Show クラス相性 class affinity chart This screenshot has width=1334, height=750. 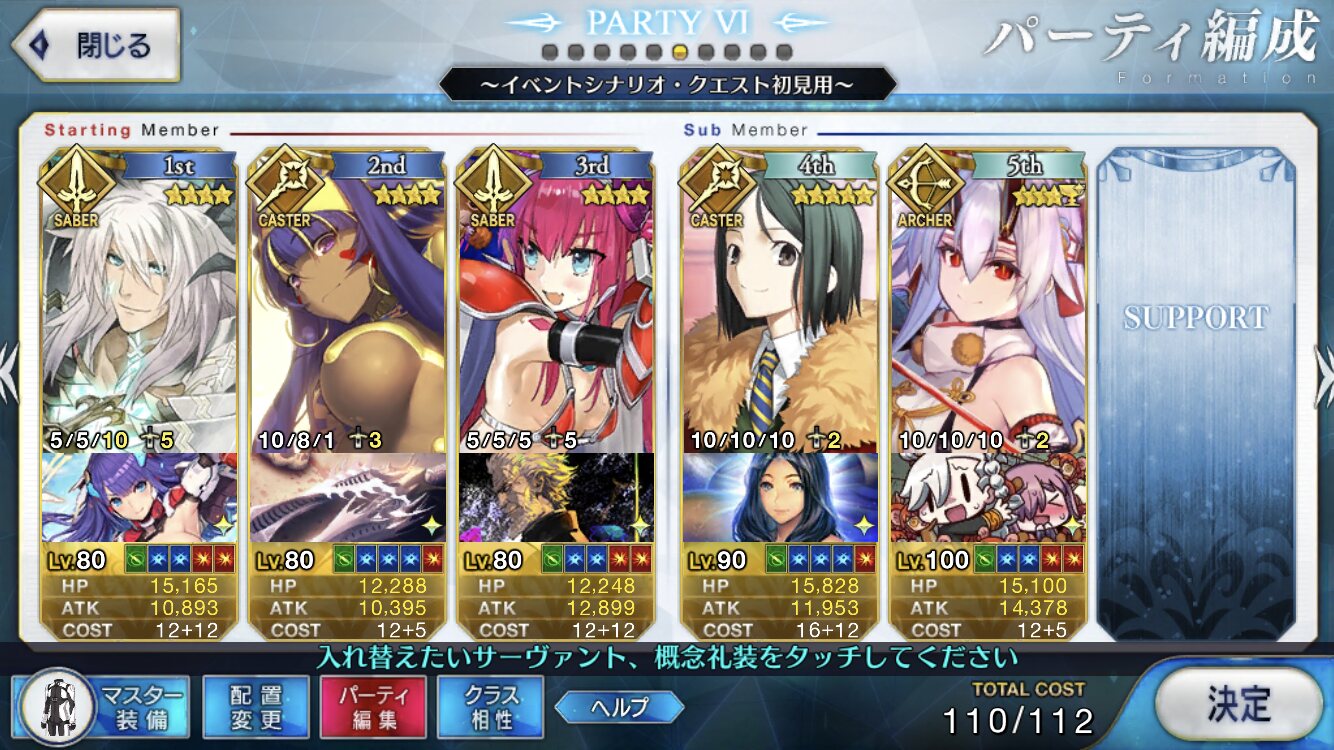coord(491,706)
